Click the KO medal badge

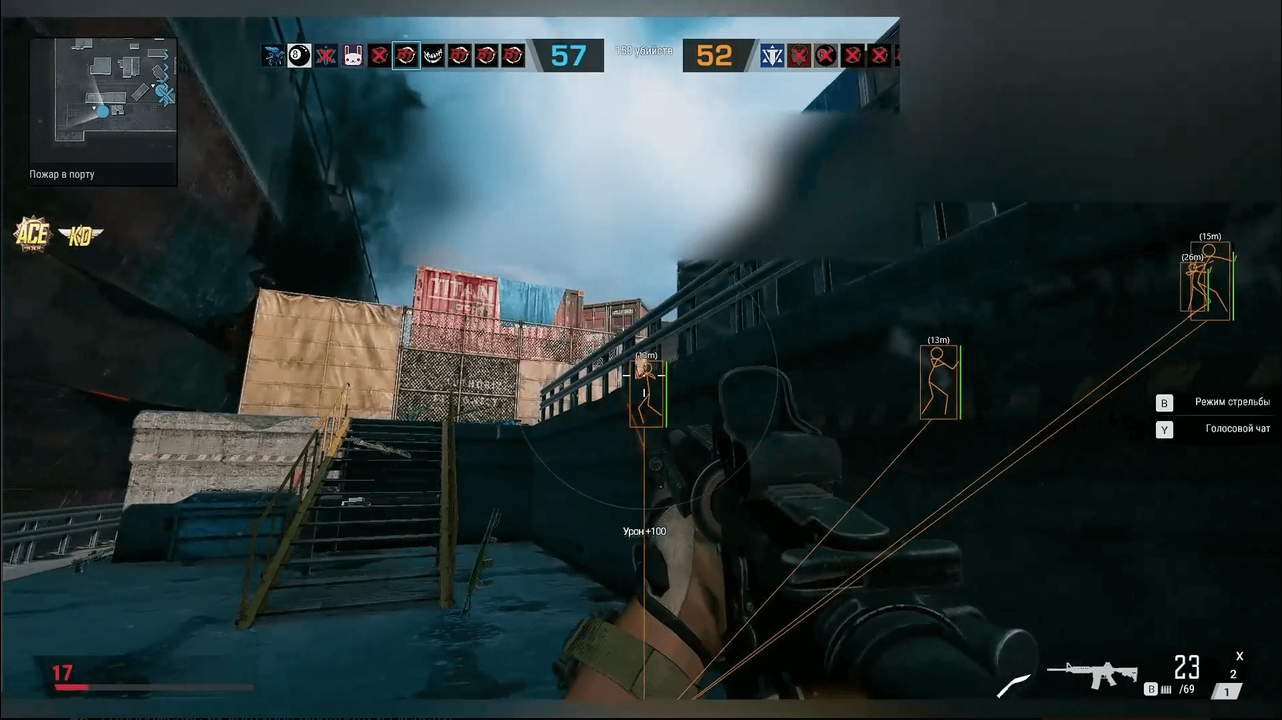80,236
